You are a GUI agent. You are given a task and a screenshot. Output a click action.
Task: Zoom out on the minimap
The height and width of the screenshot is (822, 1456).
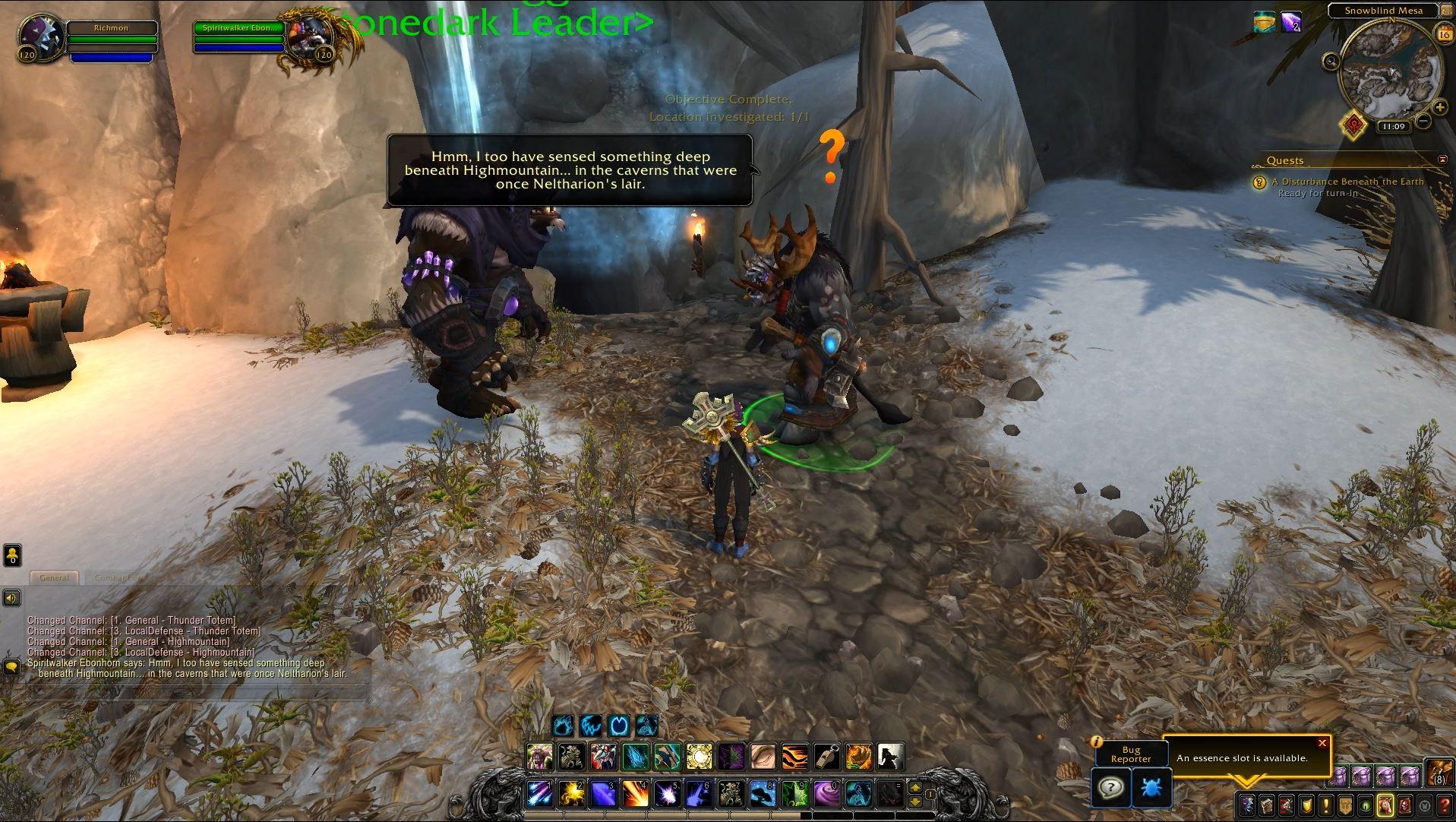point(1424,120)
